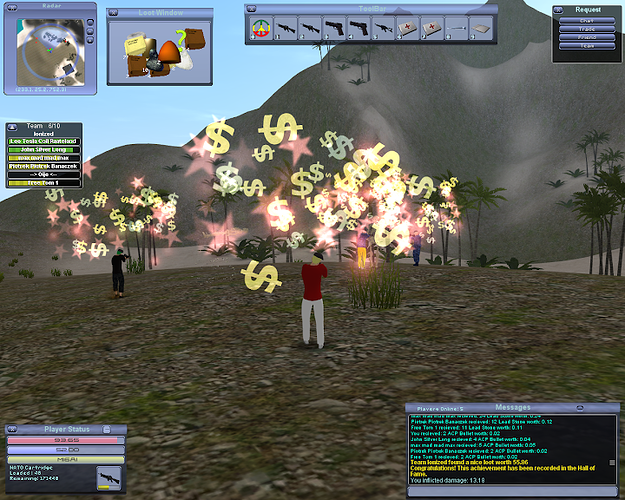Select the grey plate toolbar slot
The image size is (625, 500).
coord(481,29)
